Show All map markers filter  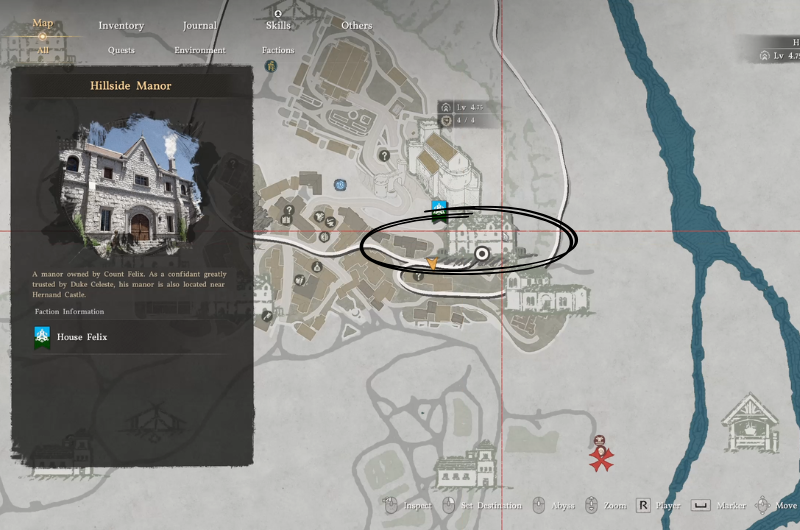pyautogui.click(x=42, y=49)
